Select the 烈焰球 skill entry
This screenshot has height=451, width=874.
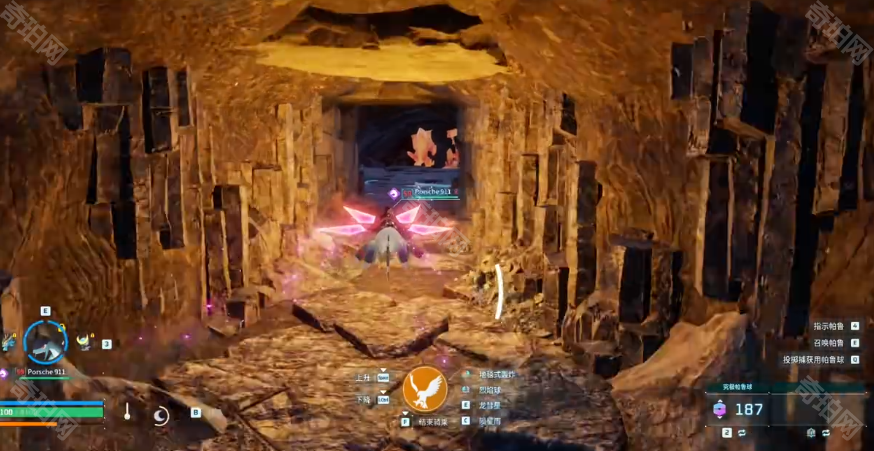[488, 390]
